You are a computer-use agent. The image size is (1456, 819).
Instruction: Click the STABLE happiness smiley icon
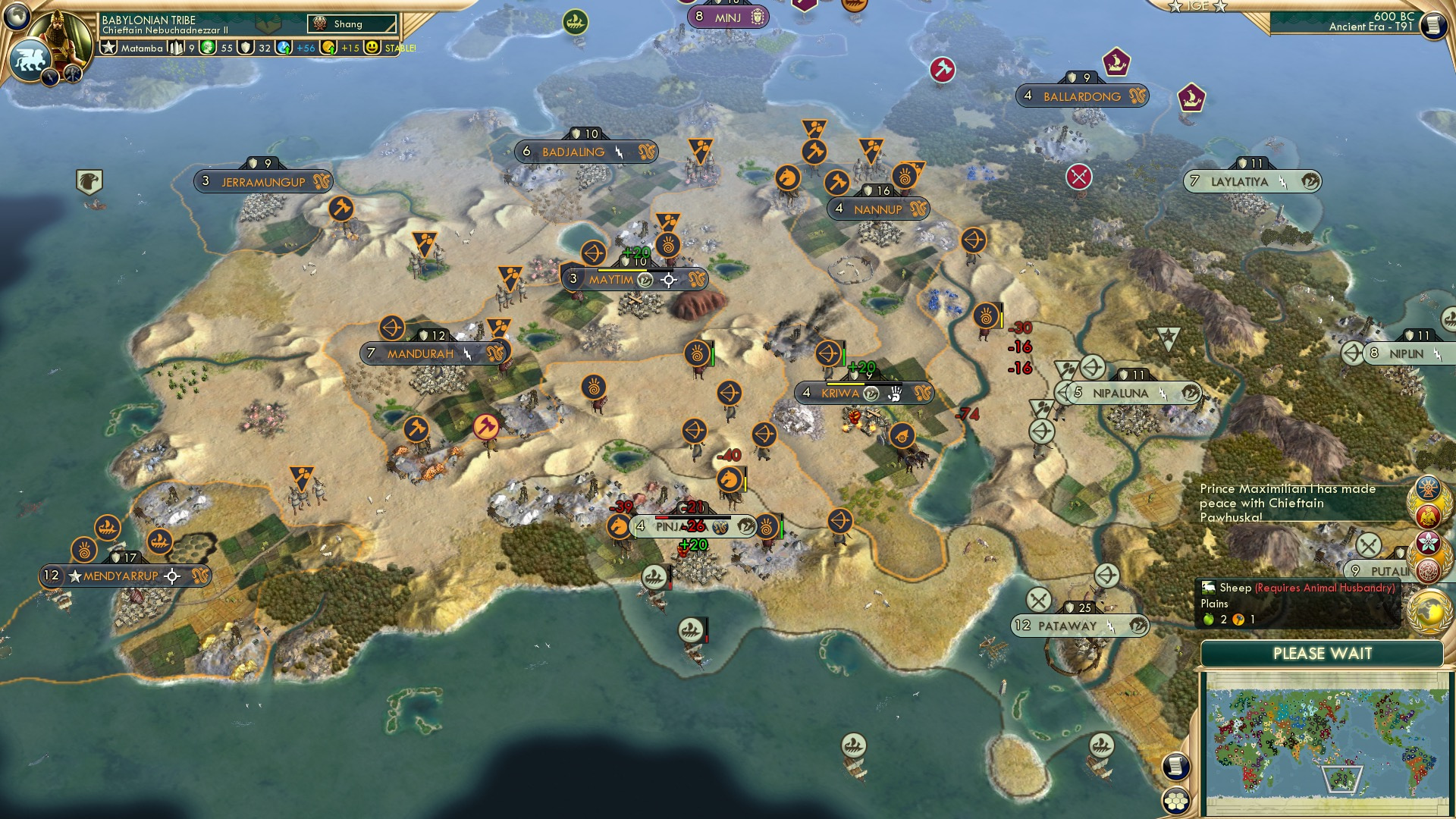point(371,48)
